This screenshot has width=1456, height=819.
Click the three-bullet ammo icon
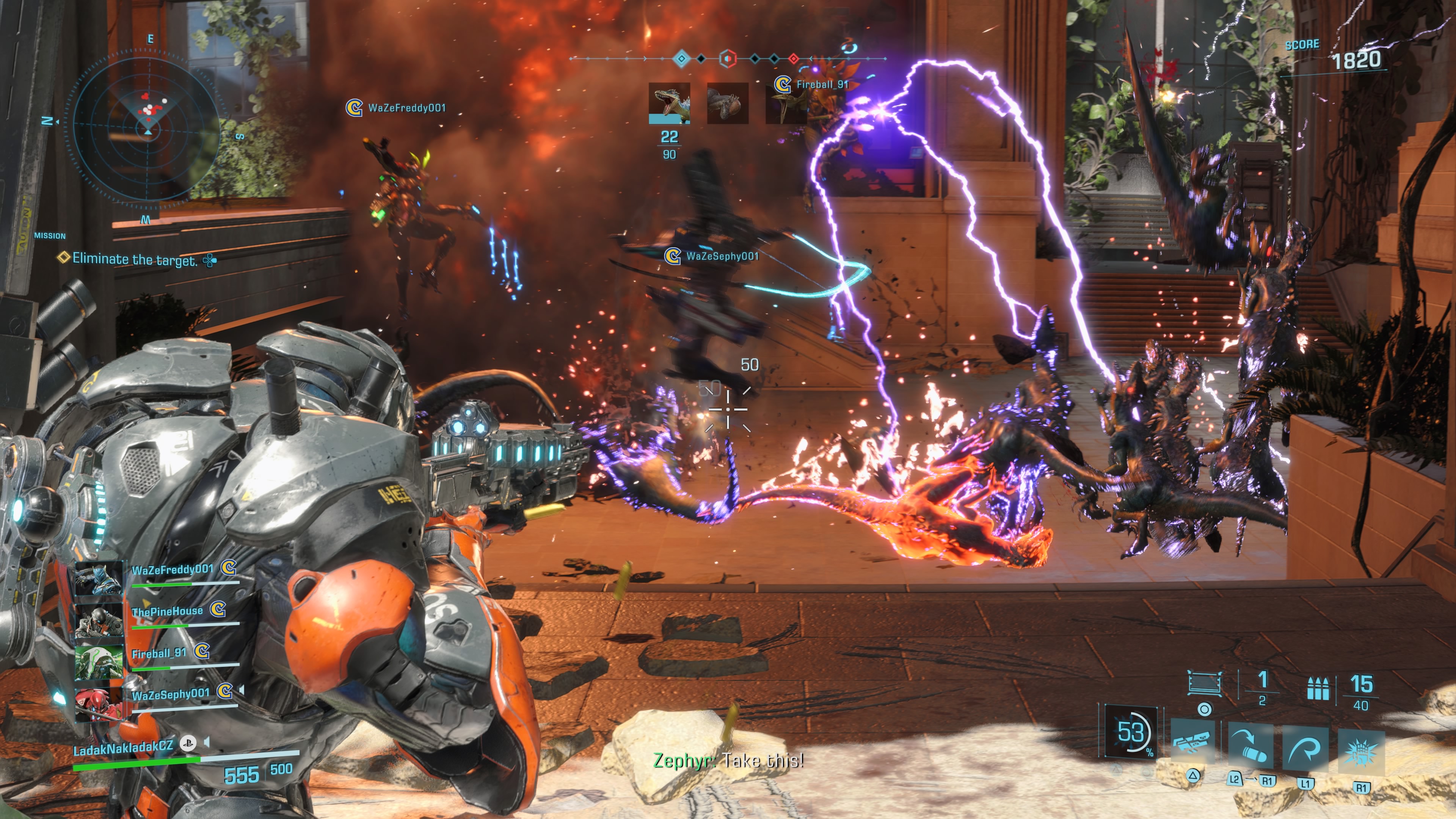pyautogui.click(x=1318, y=689)
